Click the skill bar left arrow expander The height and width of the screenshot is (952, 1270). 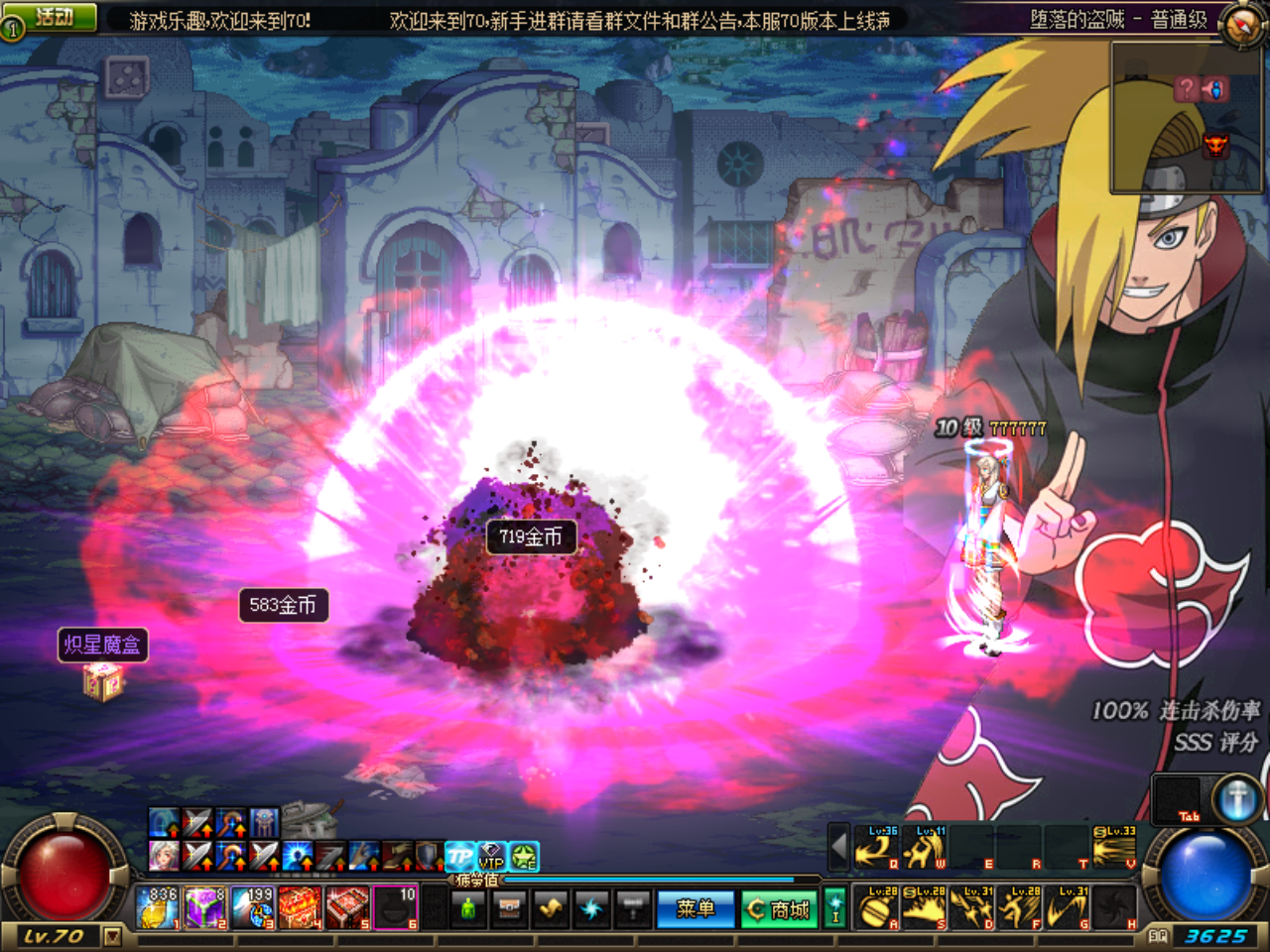click(839, 848)
